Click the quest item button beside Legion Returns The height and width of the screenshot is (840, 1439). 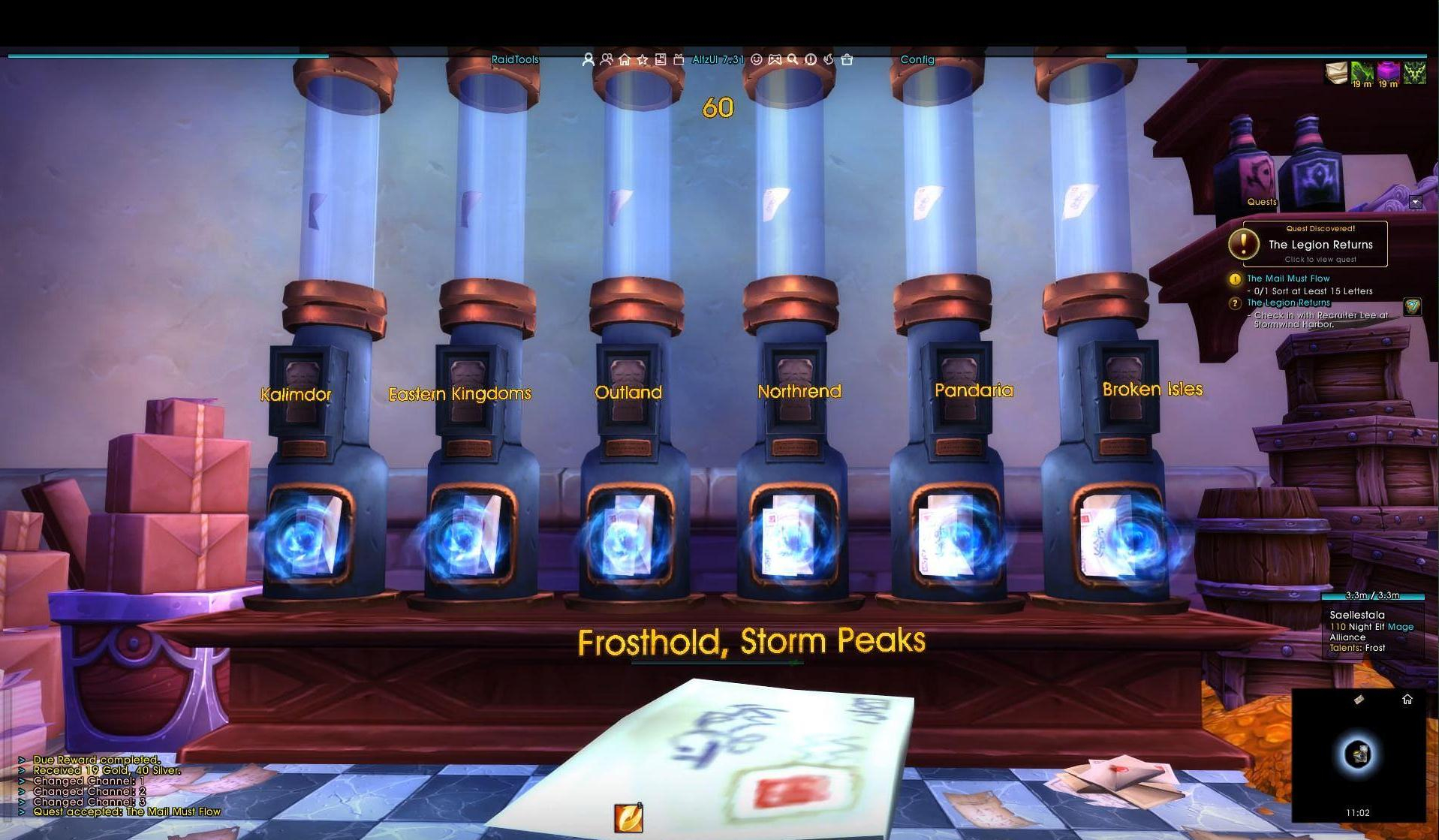[x=1412, y=307]
